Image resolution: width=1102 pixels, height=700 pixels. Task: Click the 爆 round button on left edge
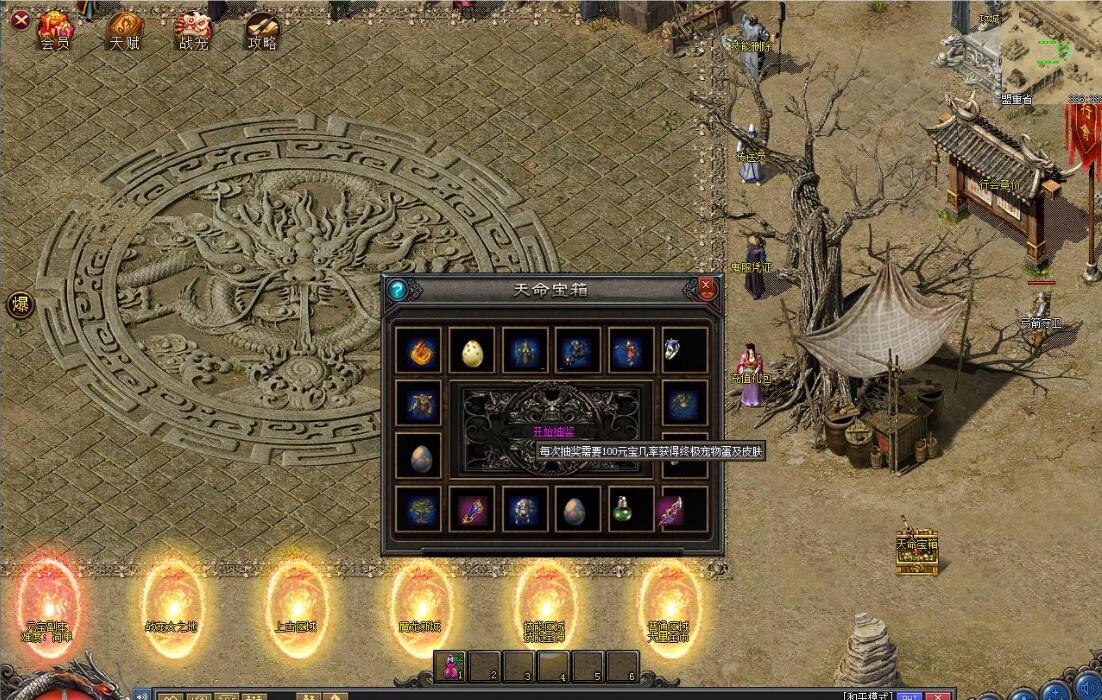point(19,305)
